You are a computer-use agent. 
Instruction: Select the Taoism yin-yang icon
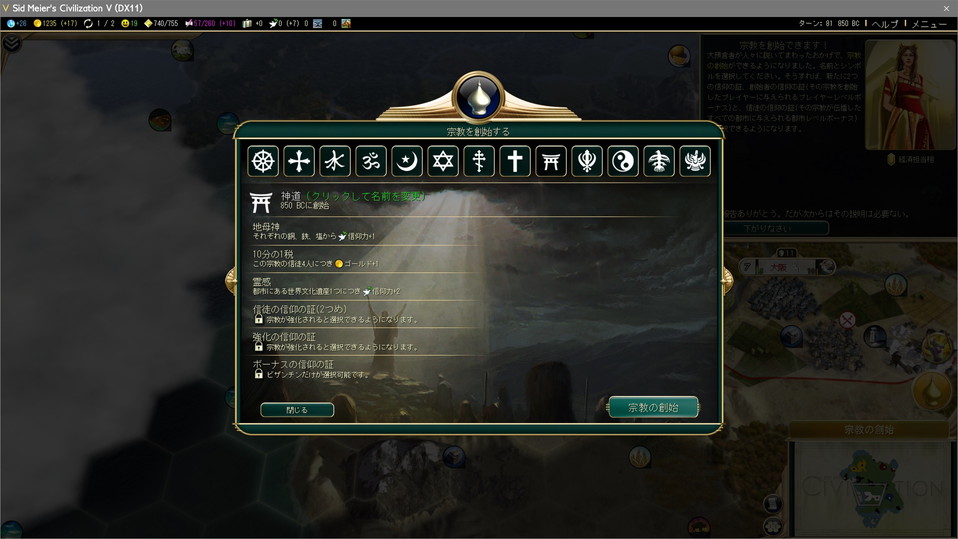coord(623,161)
